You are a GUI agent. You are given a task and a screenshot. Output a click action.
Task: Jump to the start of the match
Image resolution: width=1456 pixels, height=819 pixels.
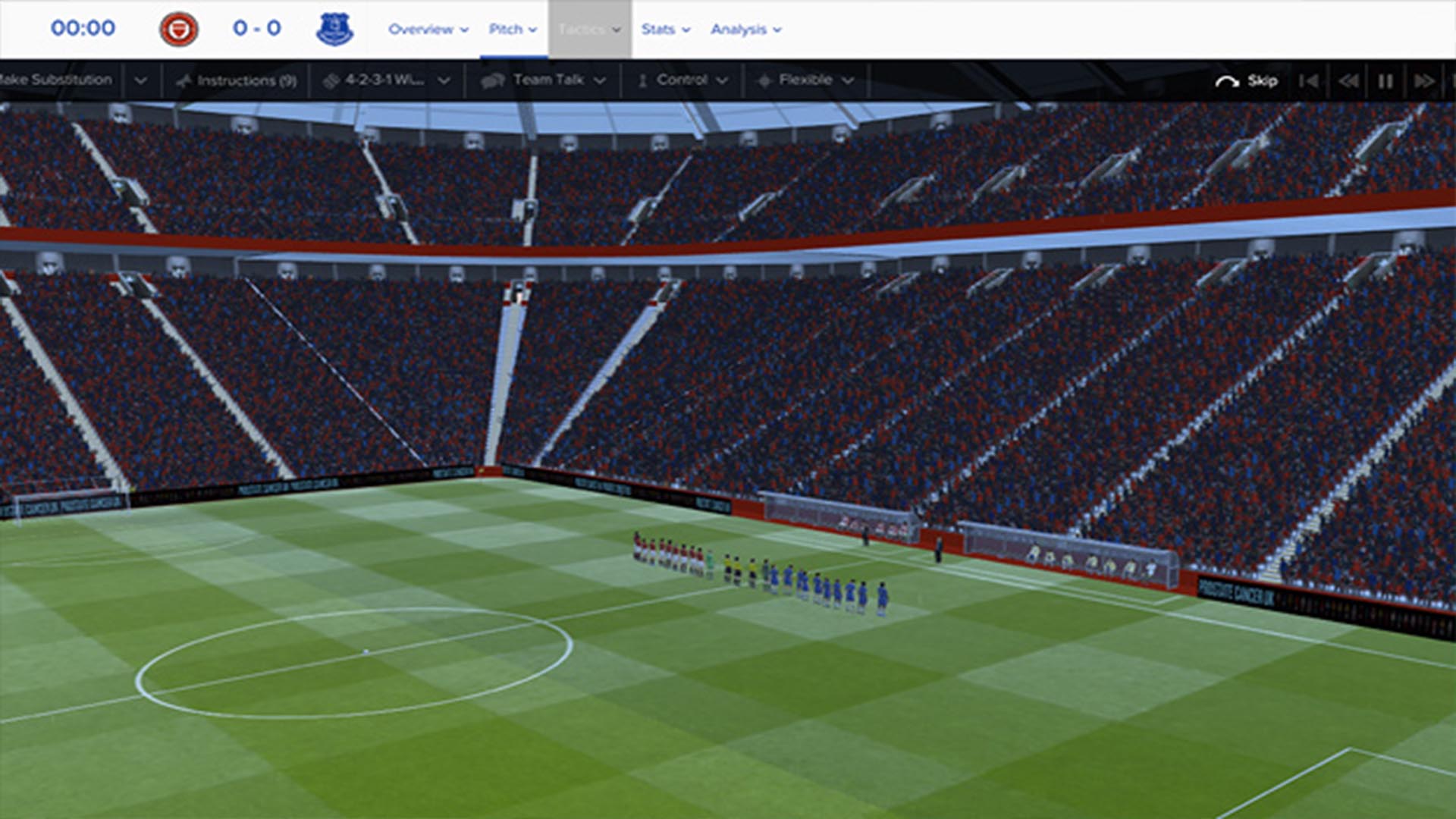tap(1308, 80)
